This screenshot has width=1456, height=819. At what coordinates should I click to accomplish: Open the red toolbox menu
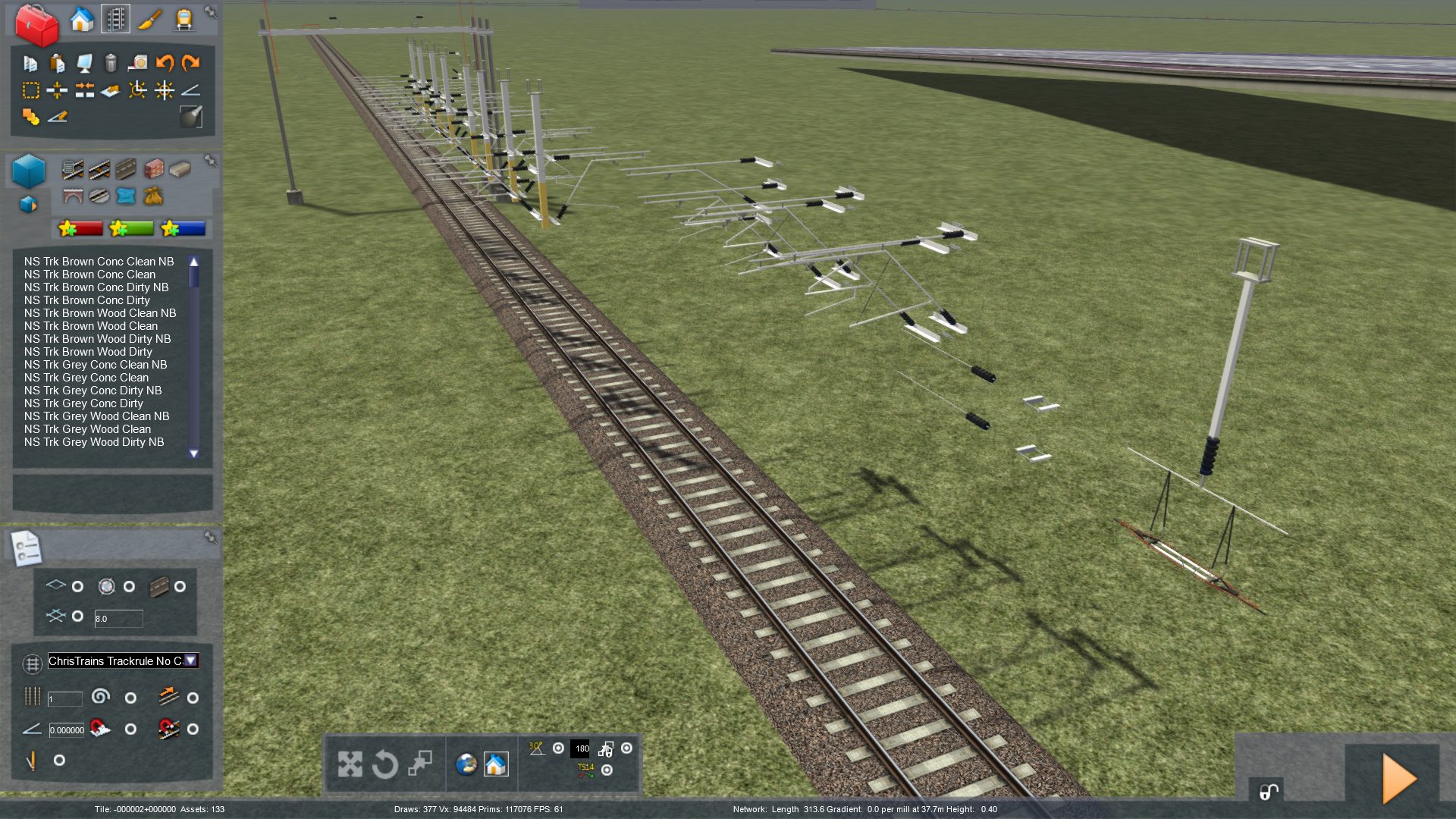[x=36, y=24]
